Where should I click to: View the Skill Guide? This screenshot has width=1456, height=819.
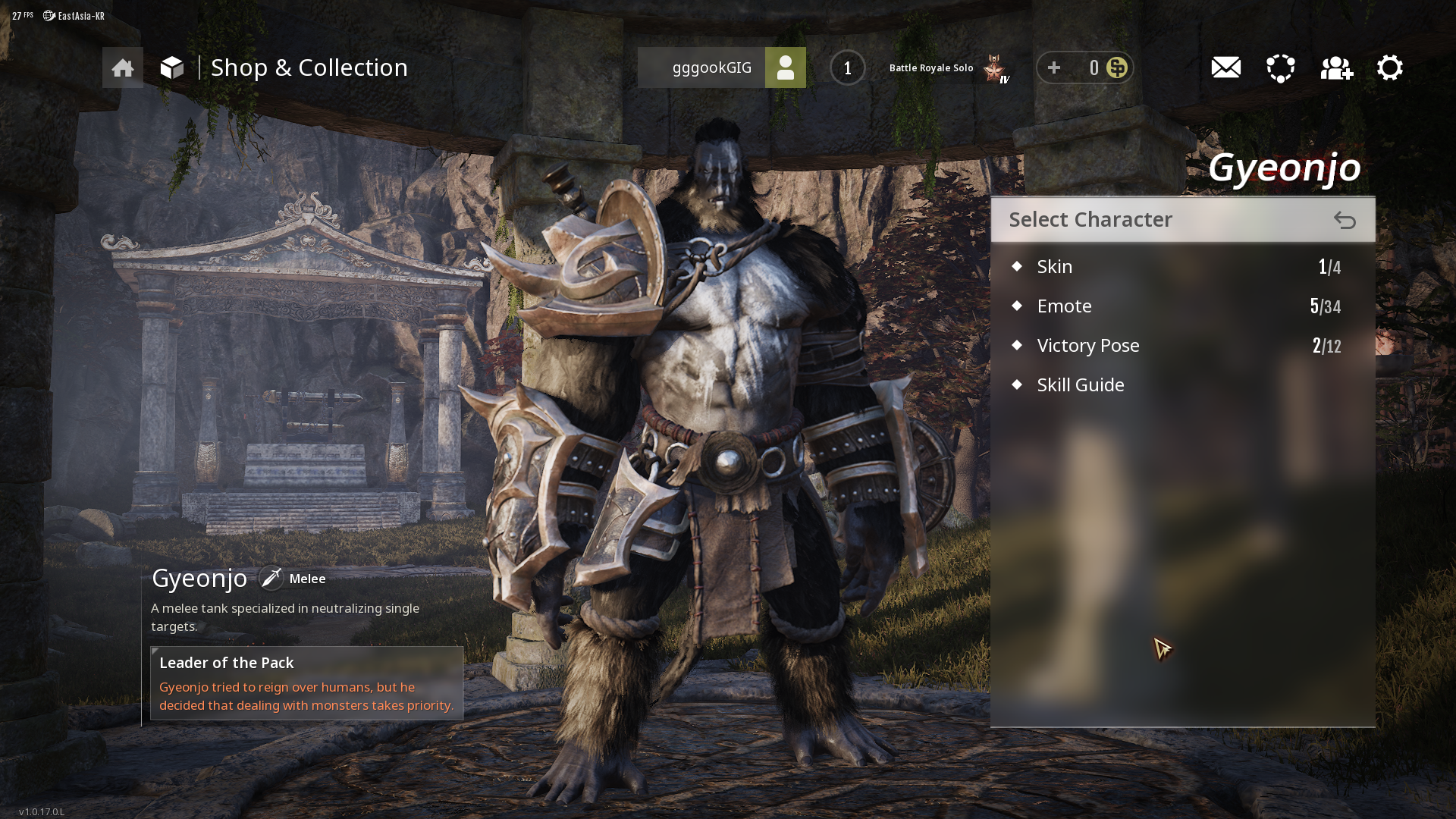point(1081,385)
